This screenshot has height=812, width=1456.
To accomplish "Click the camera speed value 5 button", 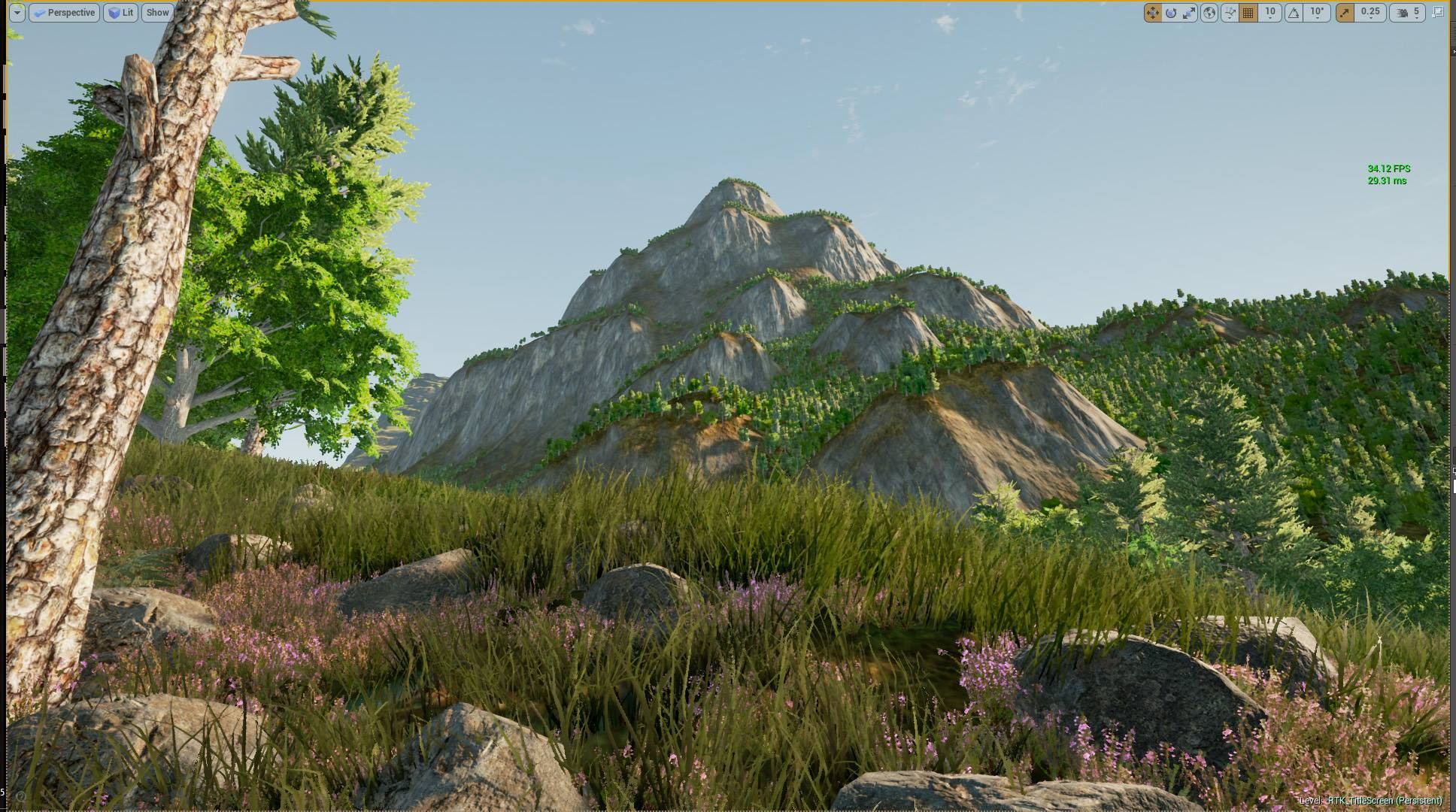I will coord(1417,12).
